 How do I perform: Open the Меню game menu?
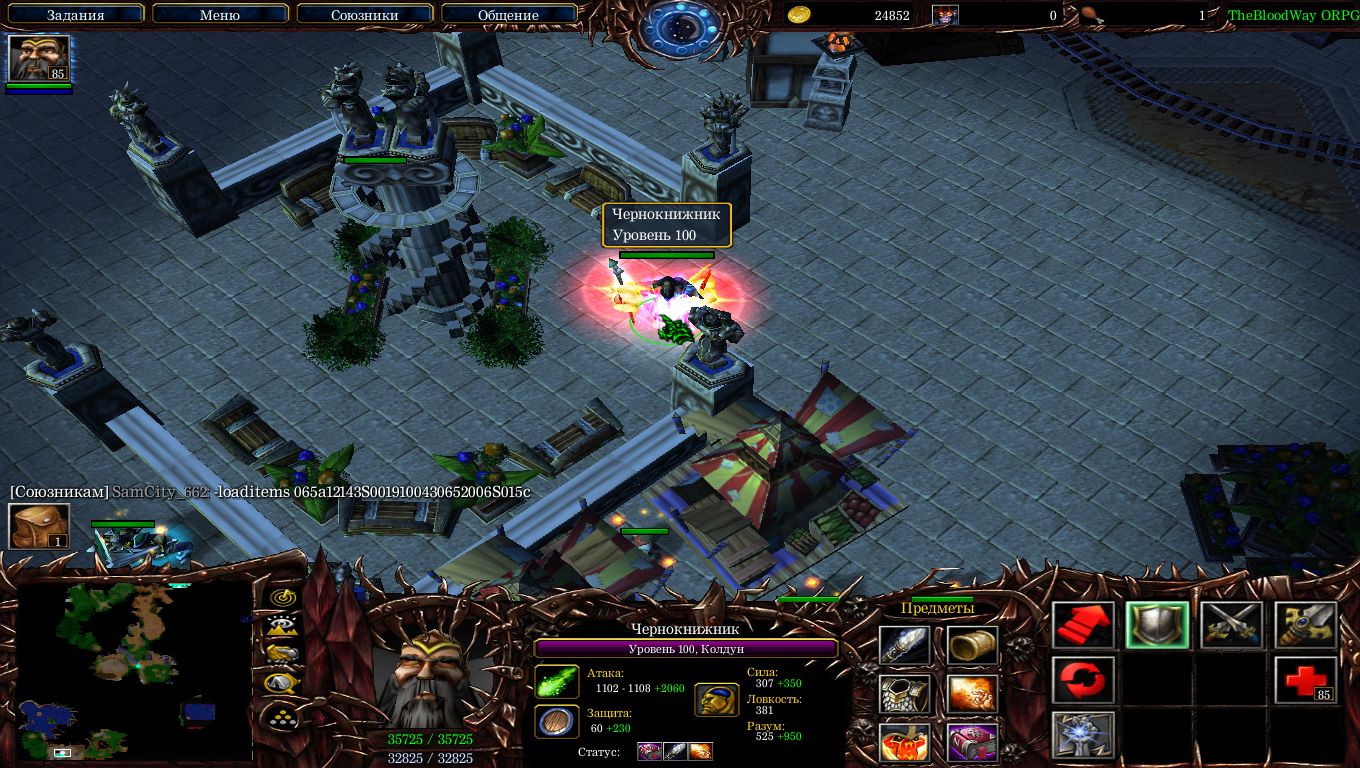click(220, 14)
